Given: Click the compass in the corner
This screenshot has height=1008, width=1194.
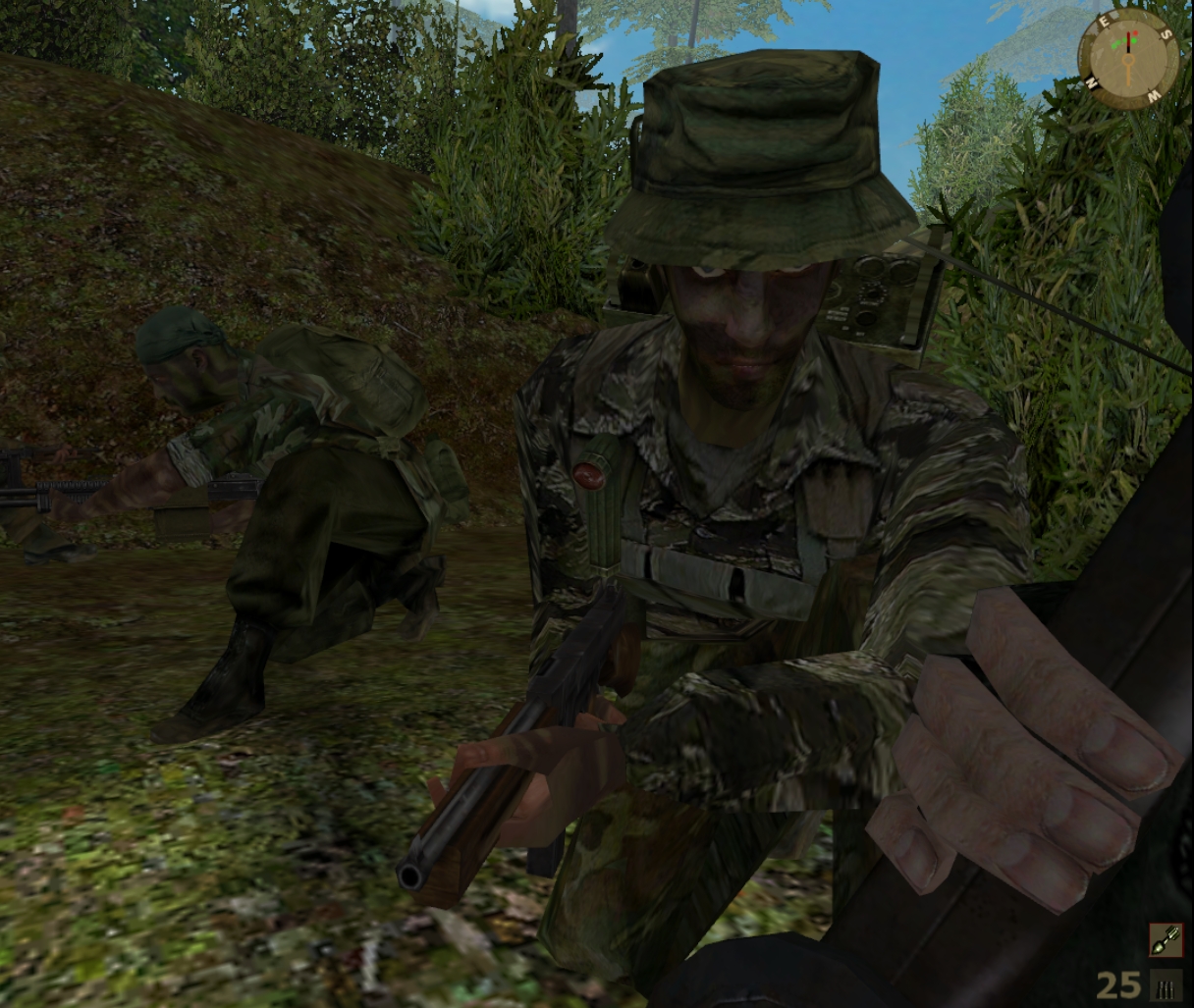Looking at the screenshot, I should 1128,58.
